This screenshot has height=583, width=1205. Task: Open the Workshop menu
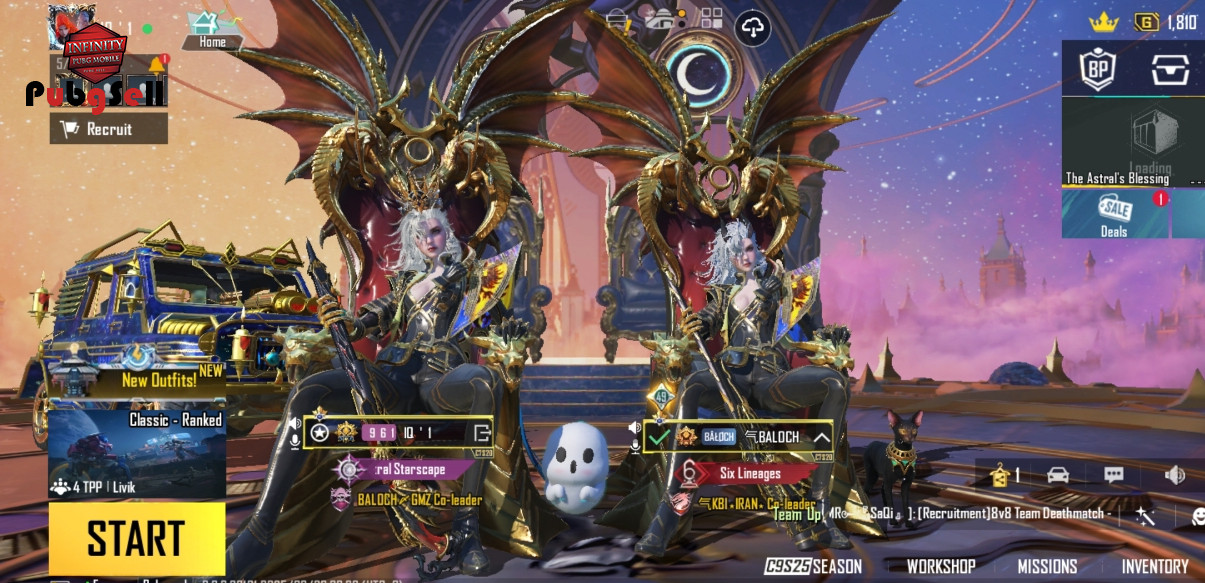(940, 567)
